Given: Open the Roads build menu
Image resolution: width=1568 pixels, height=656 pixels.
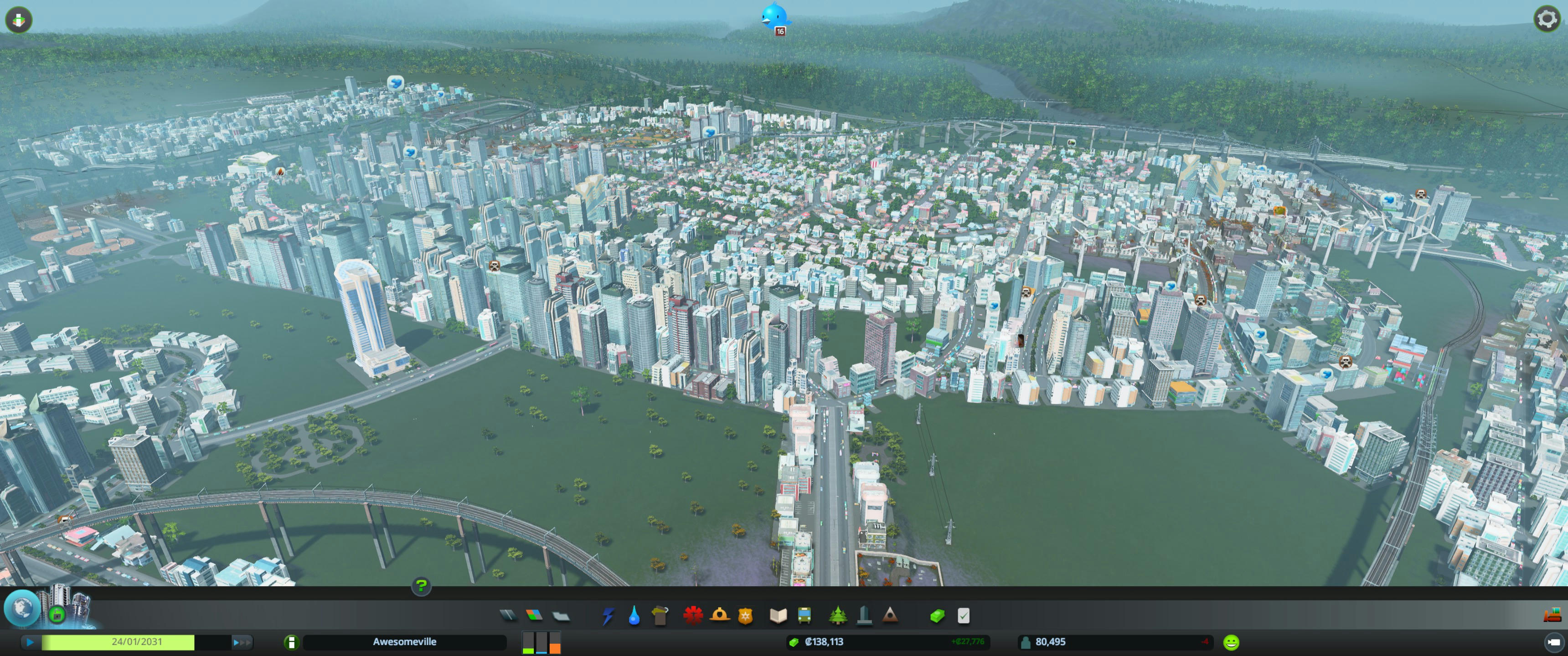Looking at the screenshot, I should point(508,616).
